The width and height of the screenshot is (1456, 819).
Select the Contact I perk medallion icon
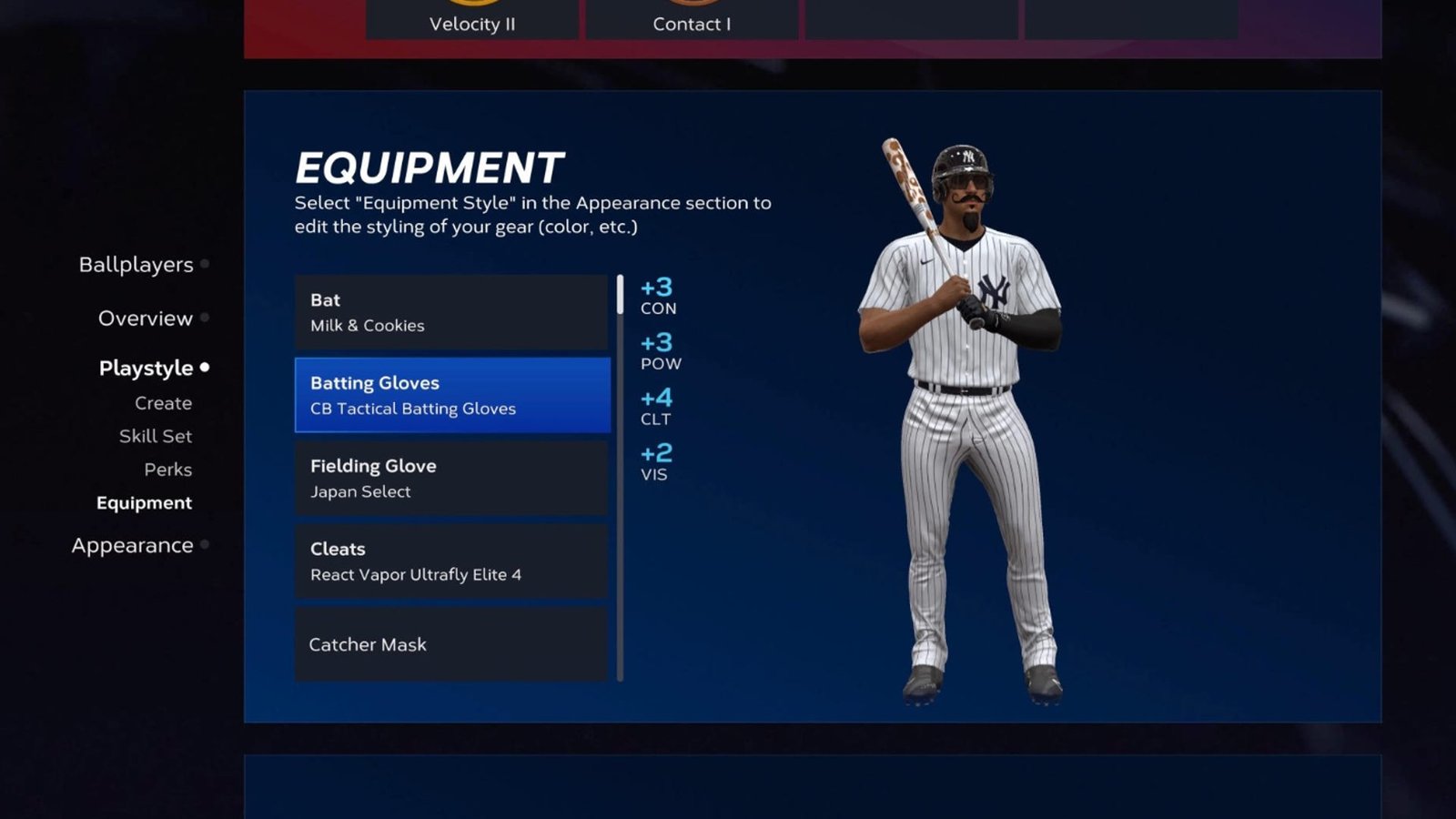pyautogui.click(x=692, y=5)
